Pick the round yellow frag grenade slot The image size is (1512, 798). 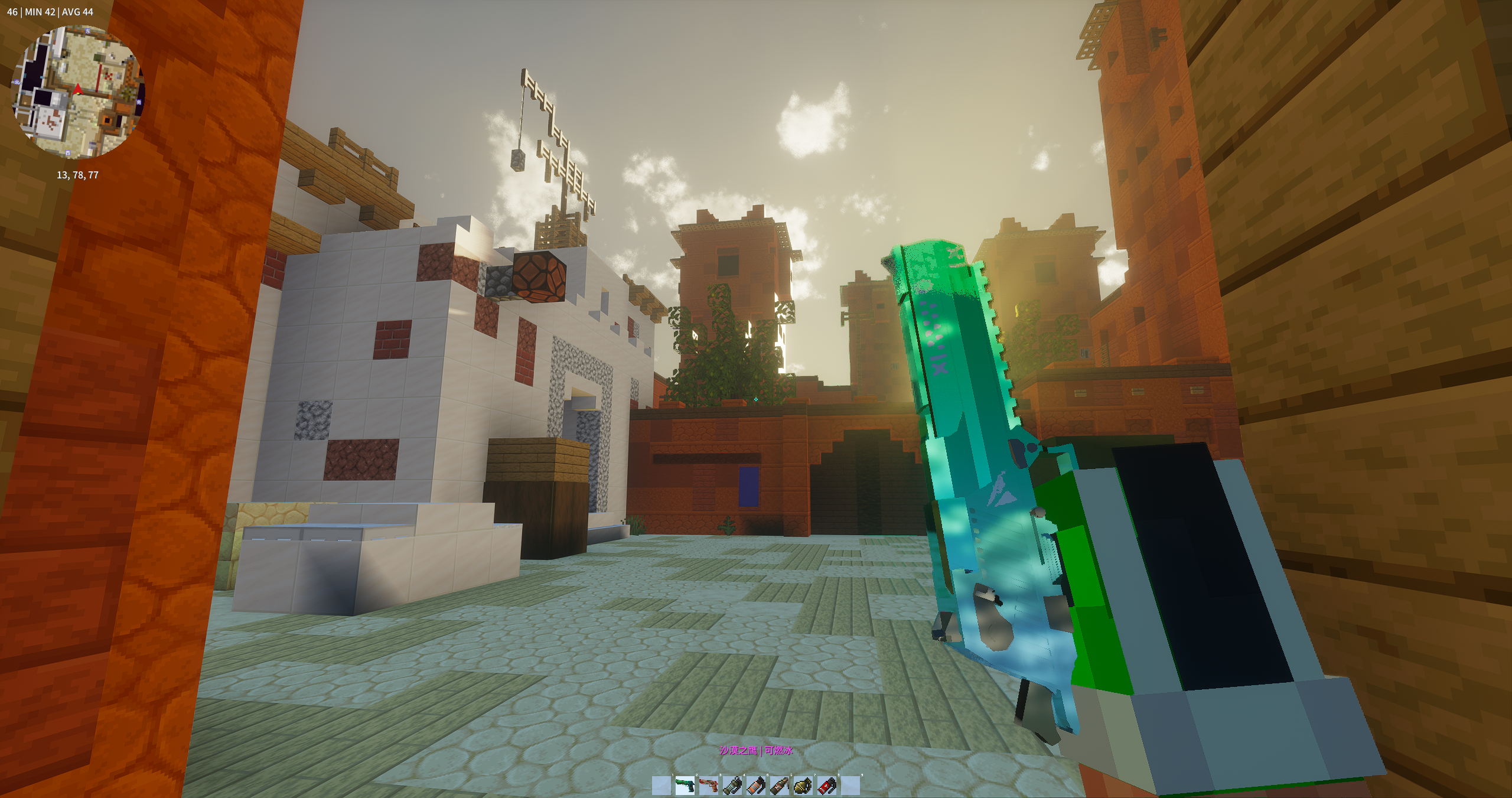(803, 786)
